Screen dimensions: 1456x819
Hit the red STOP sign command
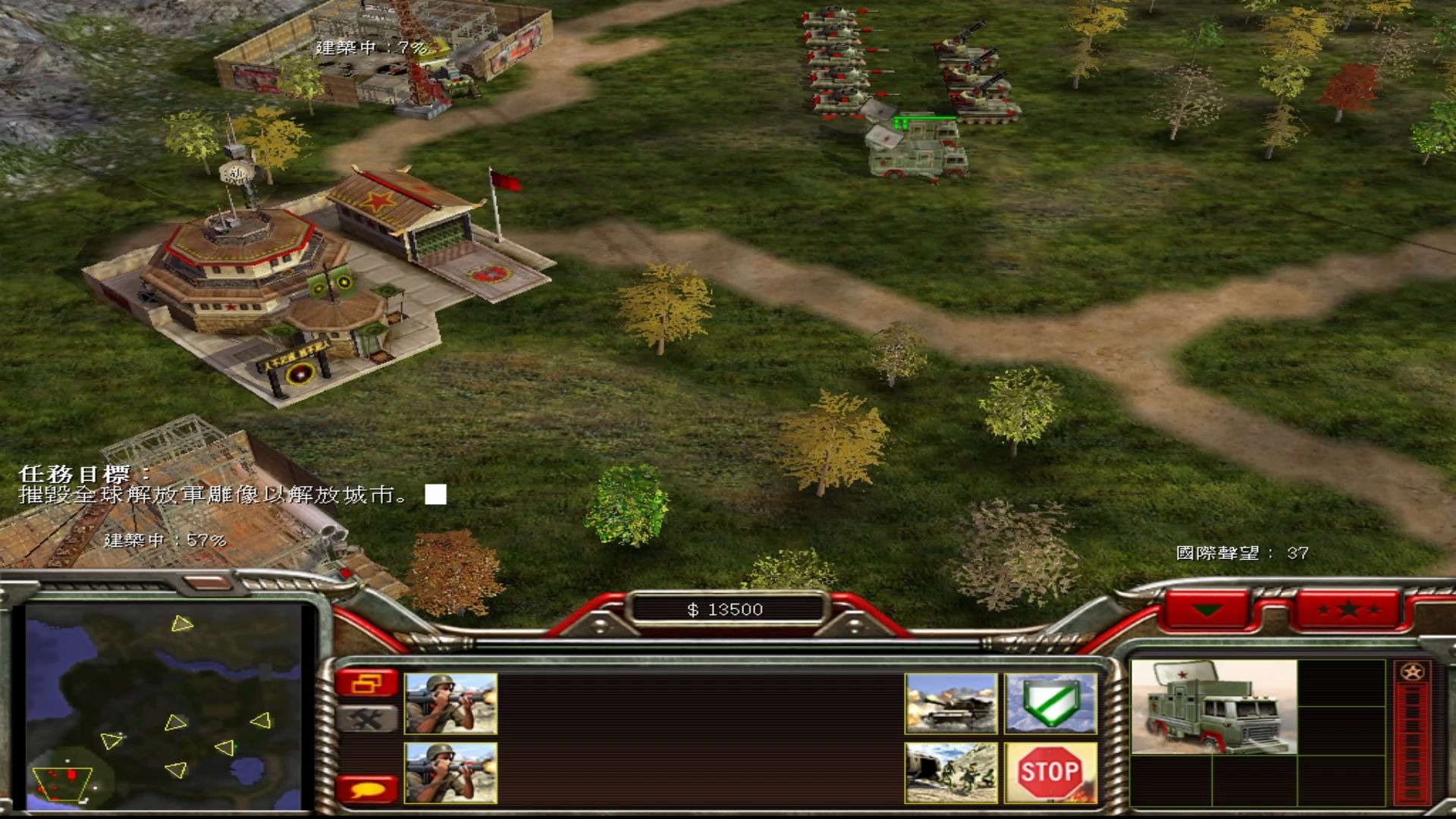click(x=1050, y=772)
